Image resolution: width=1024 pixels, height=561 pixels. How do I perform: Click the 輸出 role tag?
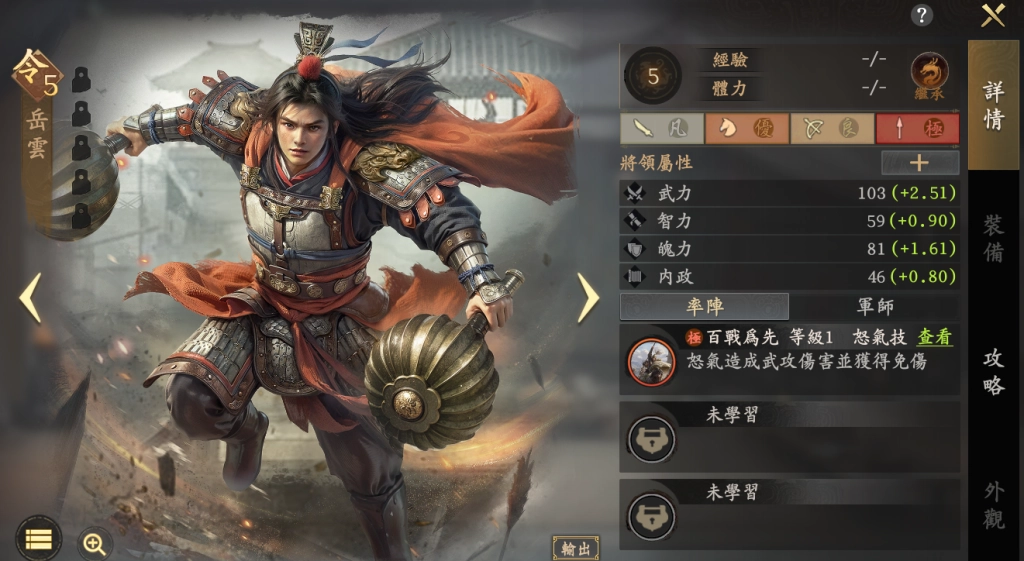point(576,548)
